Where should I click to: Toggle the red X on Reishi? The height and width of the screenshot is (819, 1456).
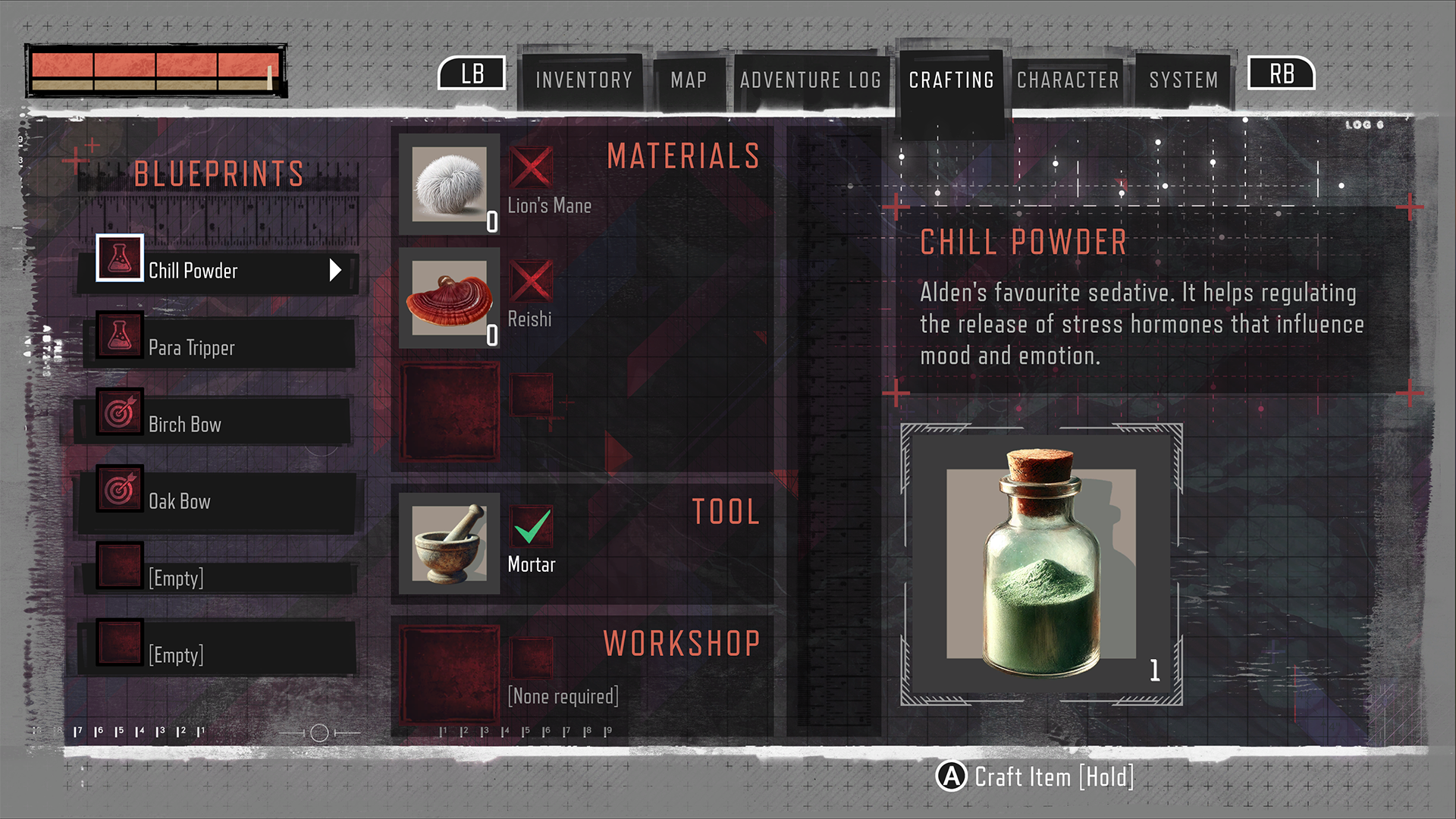[x=532, y=281]
